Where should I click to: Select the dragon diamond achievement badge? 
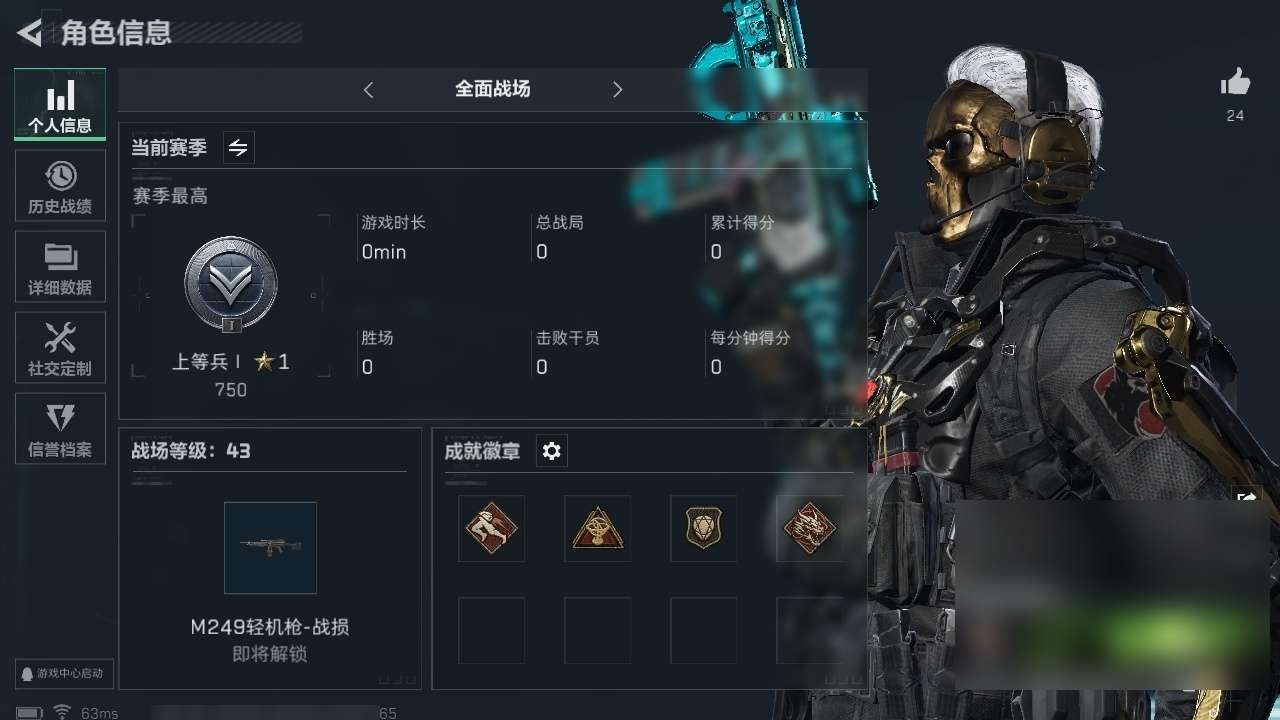point(809,528)
